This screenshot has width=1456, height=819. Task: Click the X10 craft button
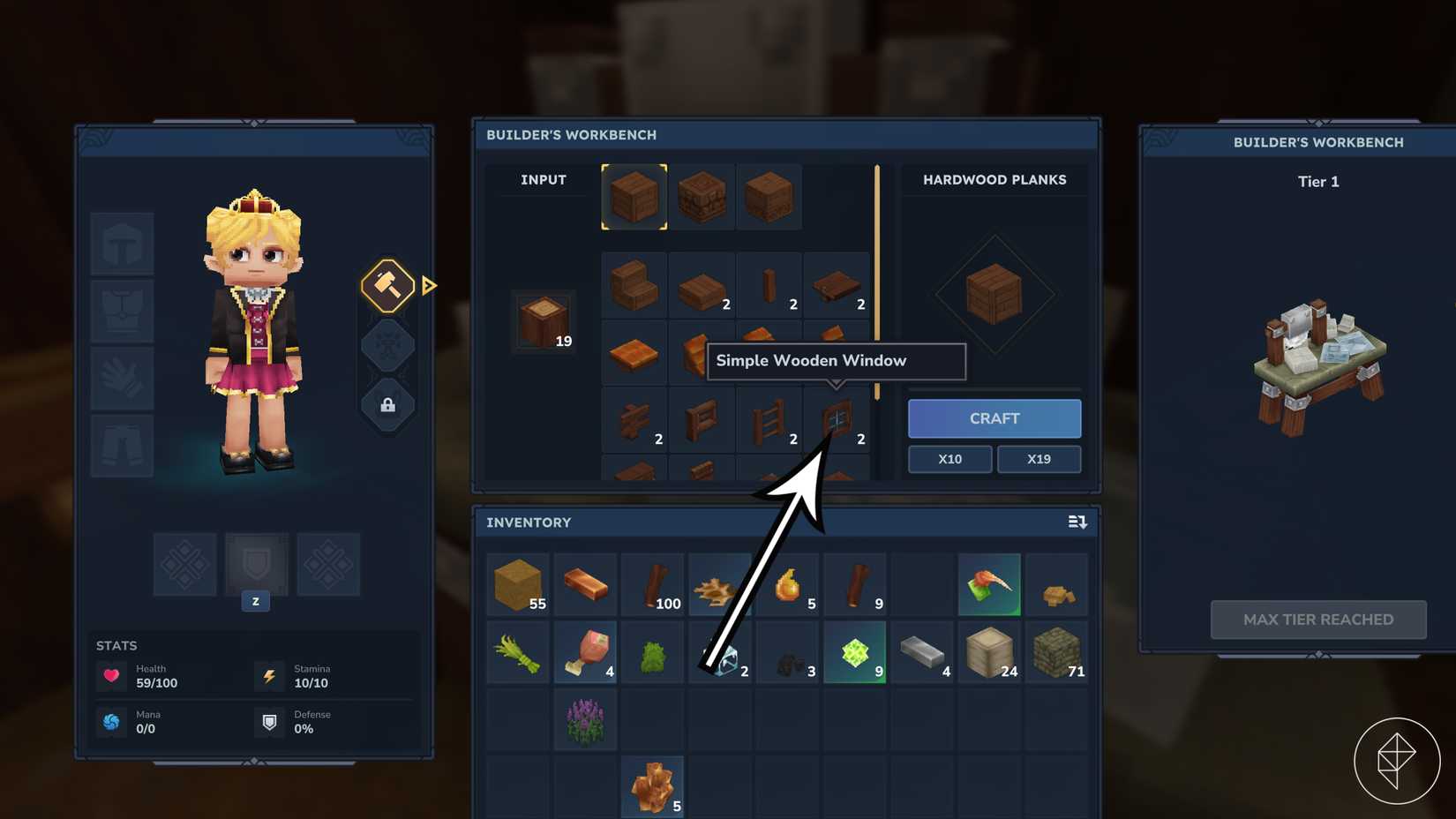click(x=949, y=459)
